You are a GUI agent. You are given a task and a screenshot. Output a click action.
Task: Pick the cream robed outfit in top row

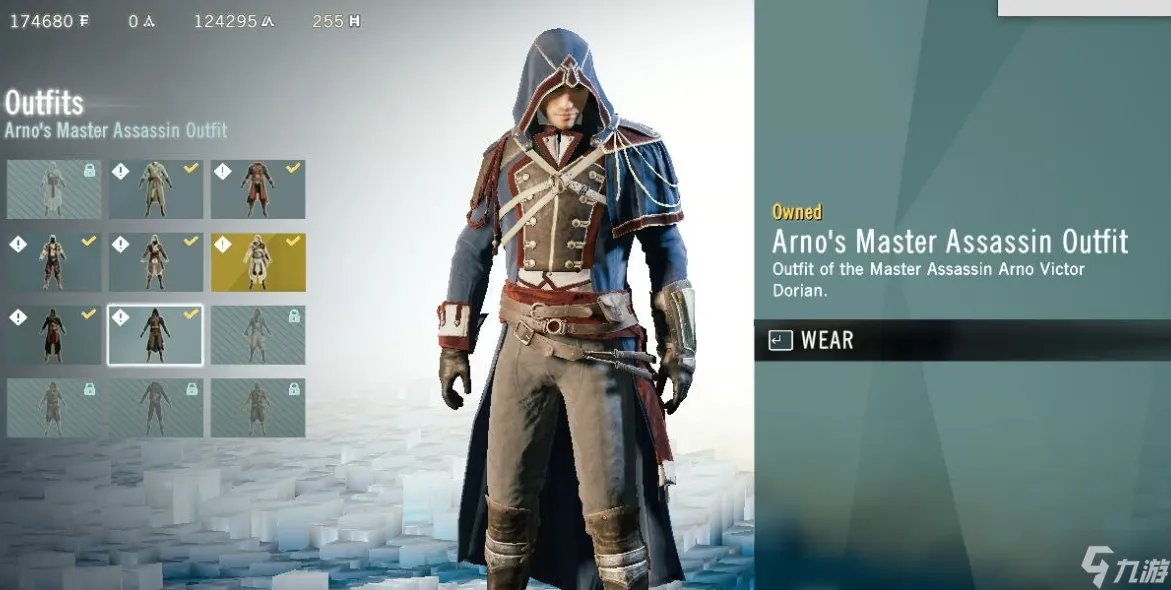click(x=155, y=189)
